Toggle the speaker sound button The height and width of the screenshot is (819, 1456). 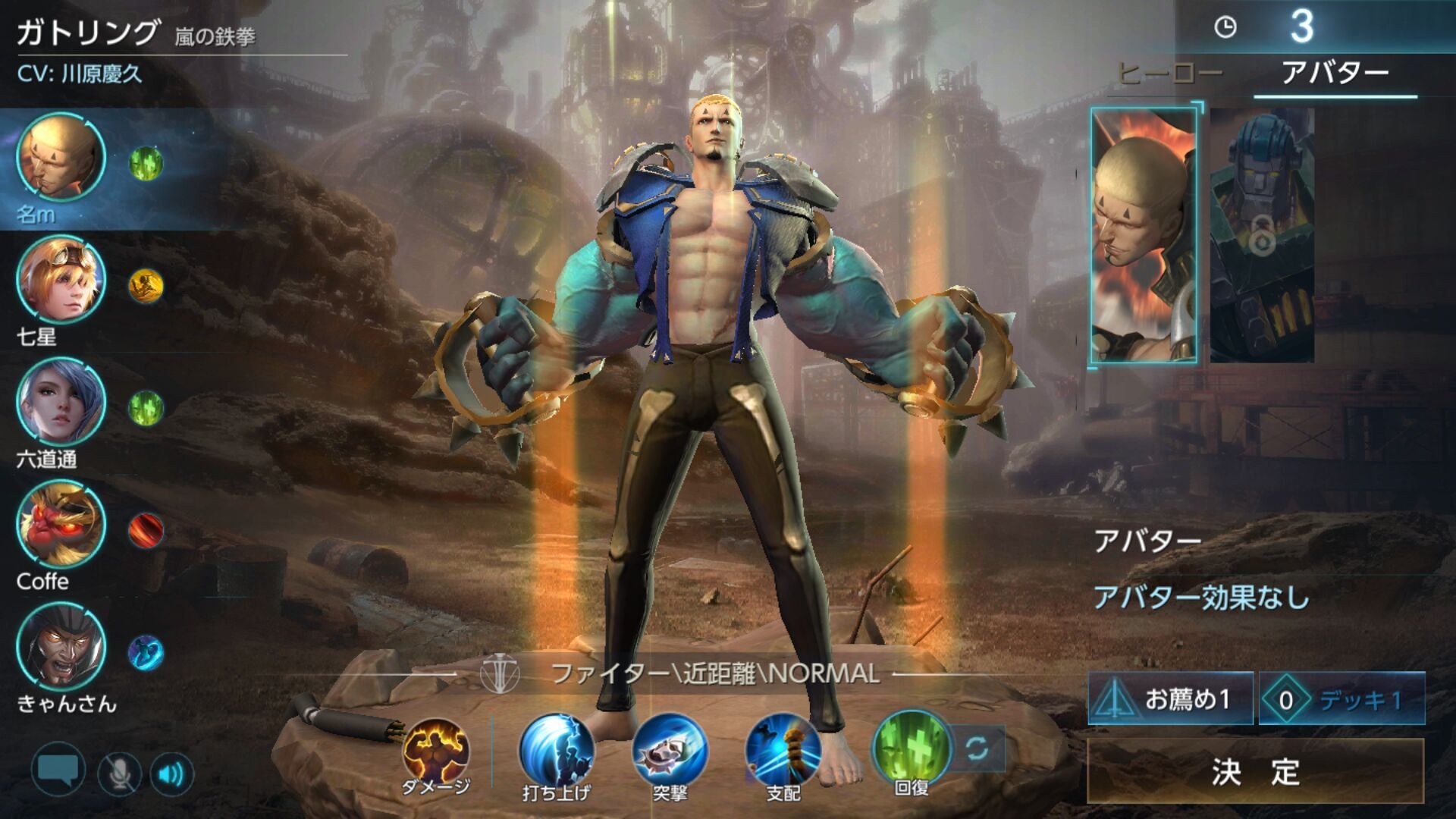click(172, 773)
